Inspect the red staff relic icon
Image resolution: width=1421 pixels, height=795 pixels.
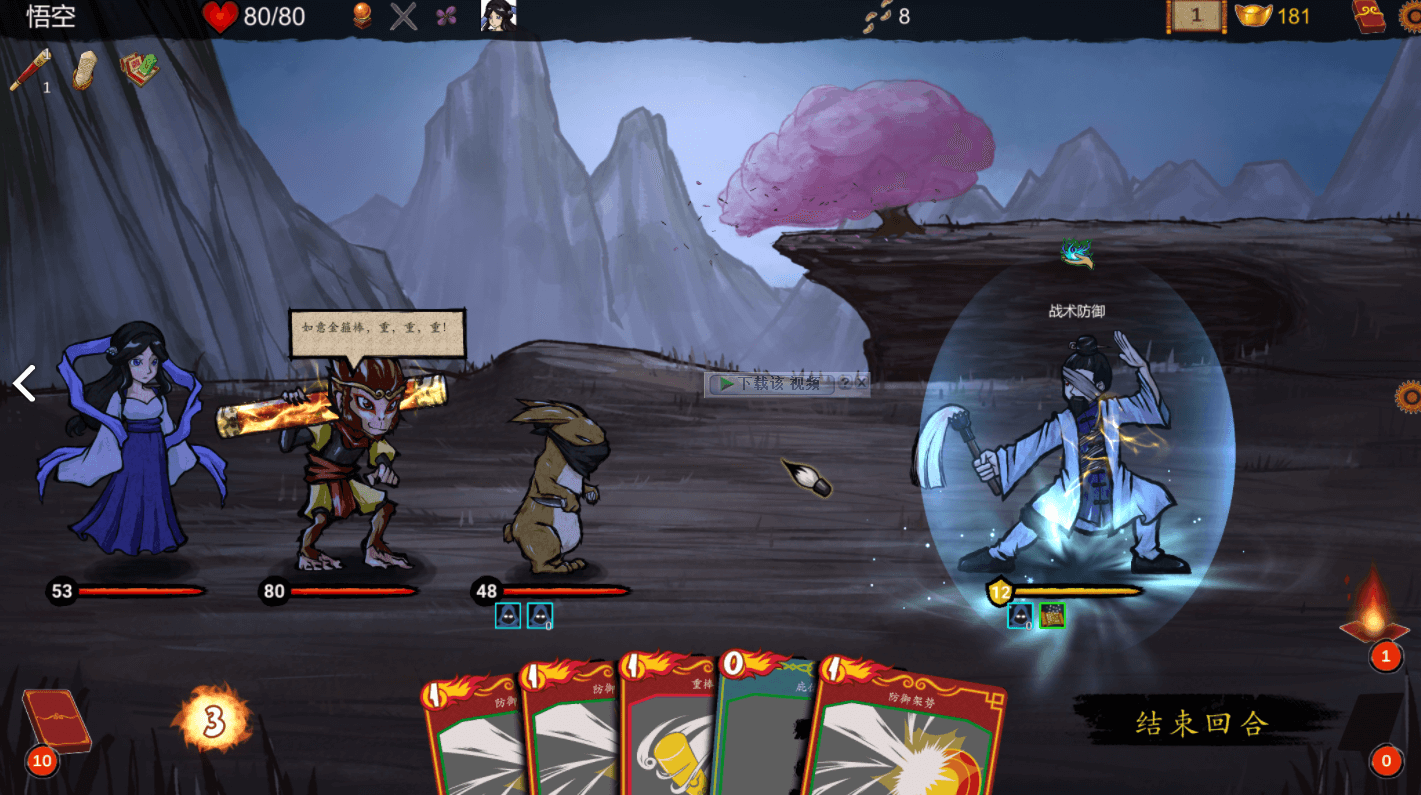point(29,70)
